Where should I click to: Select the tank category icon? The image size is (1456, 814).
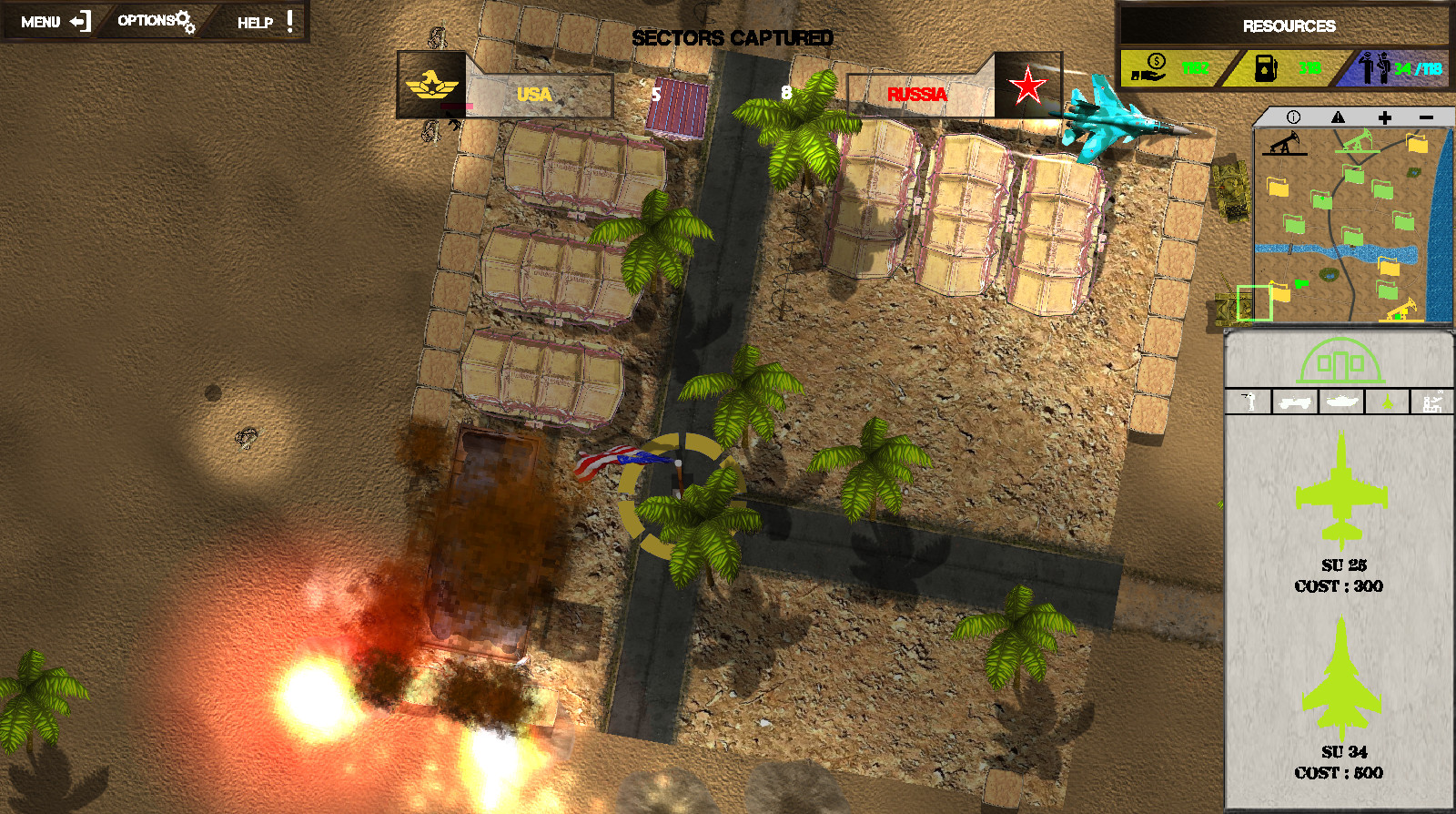coord(1340,401)
